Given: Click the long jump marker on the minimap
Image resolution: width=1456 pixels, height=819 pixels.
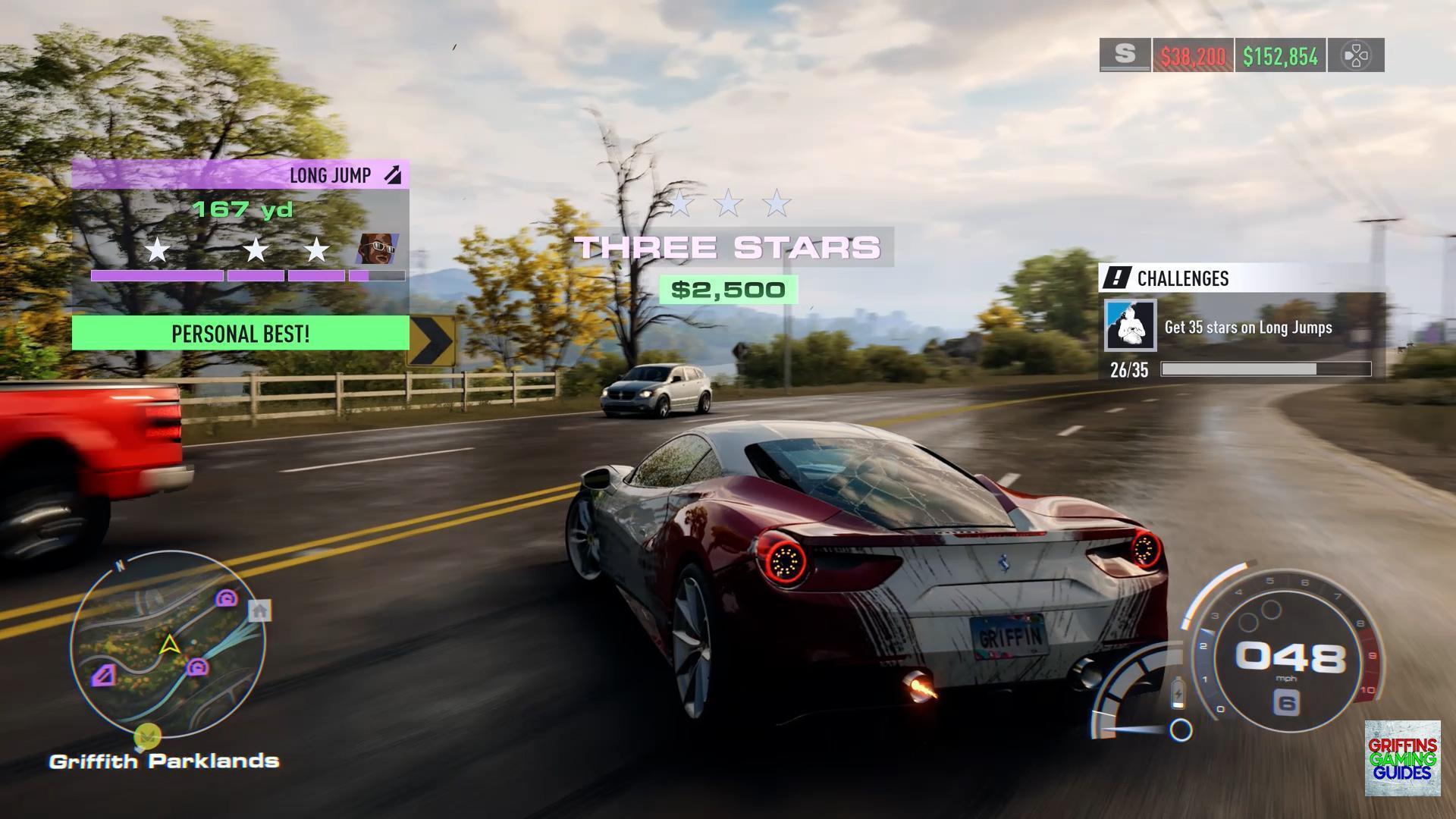Looking at the screenshot, I should pos(104,675).
